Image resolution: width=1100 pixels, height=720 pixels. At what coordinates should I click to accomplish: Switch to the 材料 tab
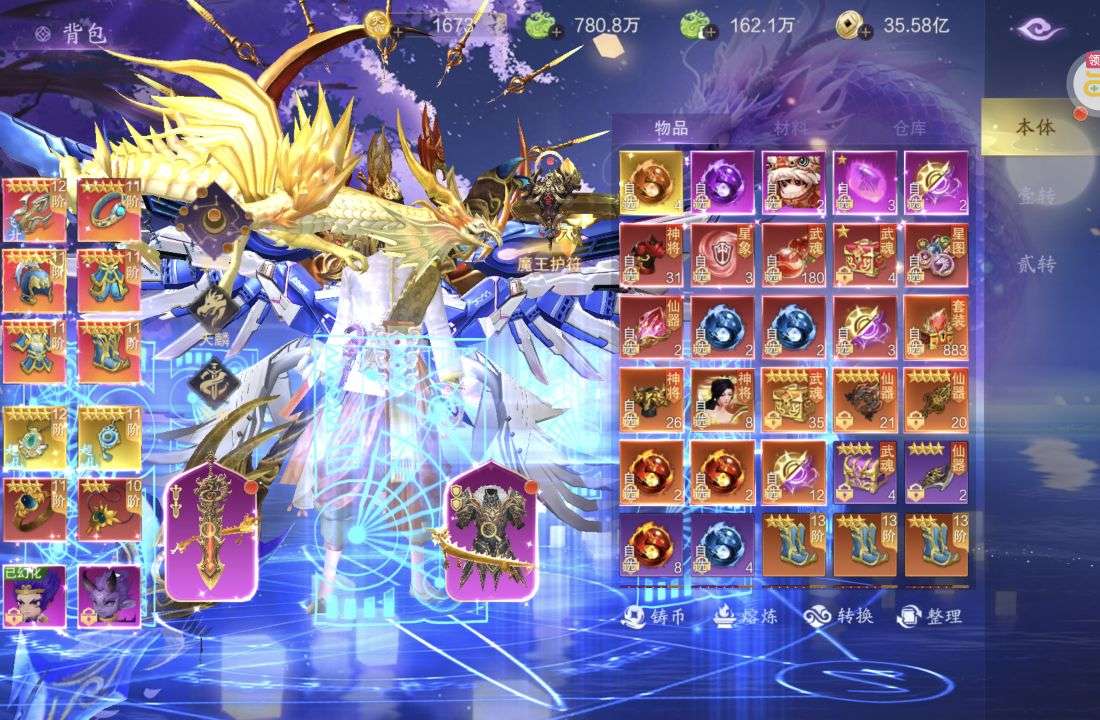click(x=789, y=128)
